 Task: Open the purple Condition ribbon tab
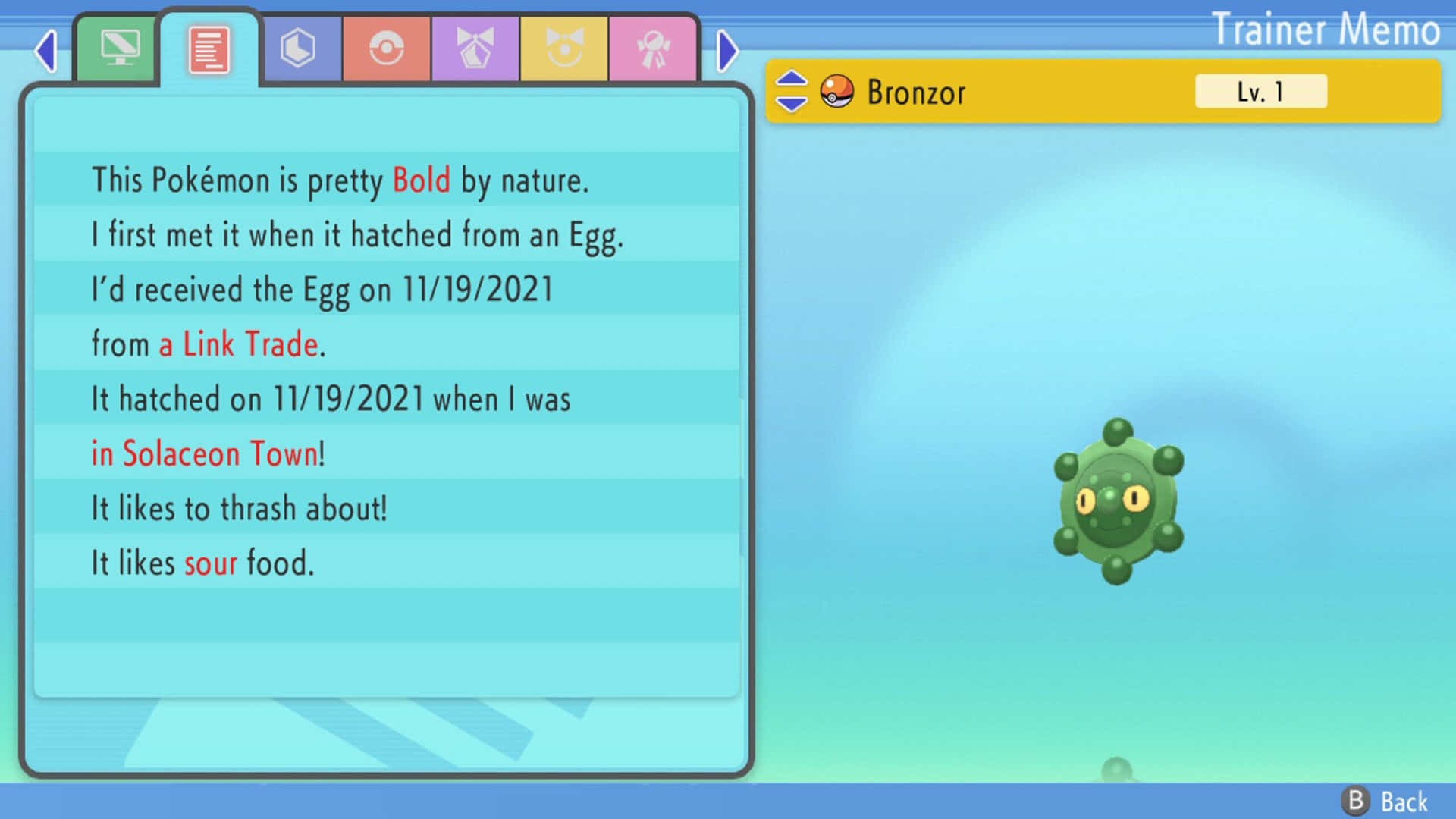tap(474, 48)
